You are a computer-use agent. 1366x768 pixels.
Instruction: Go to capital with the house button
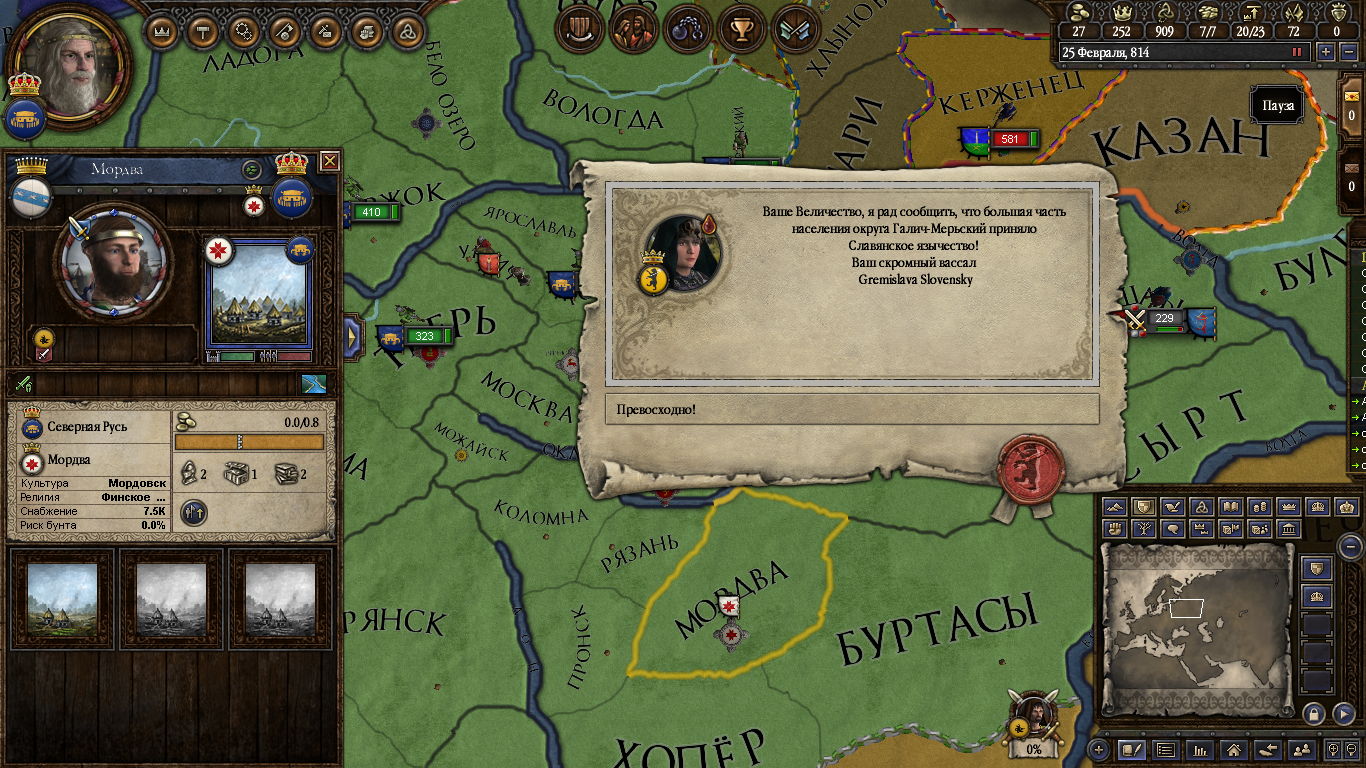1234,749
